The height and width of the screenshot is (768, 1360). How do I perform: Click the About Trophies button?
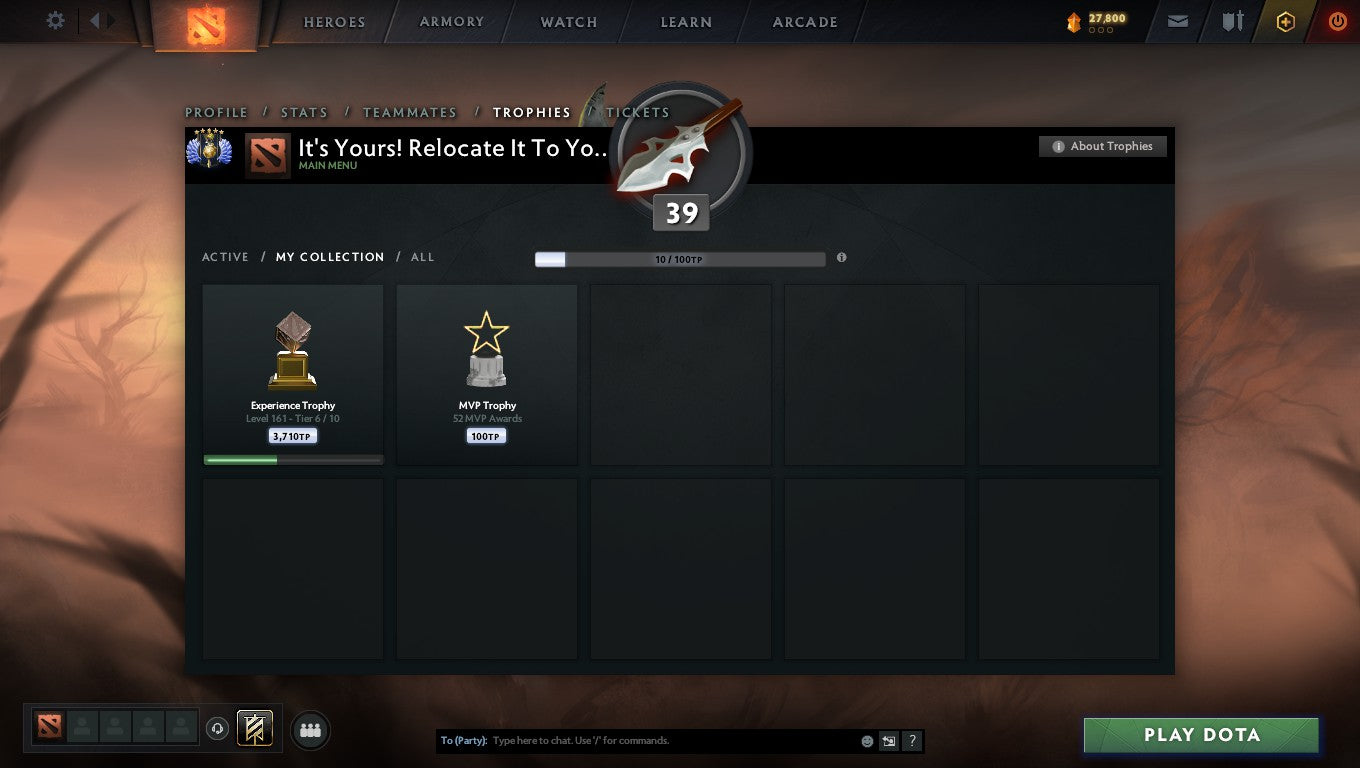1102,146
